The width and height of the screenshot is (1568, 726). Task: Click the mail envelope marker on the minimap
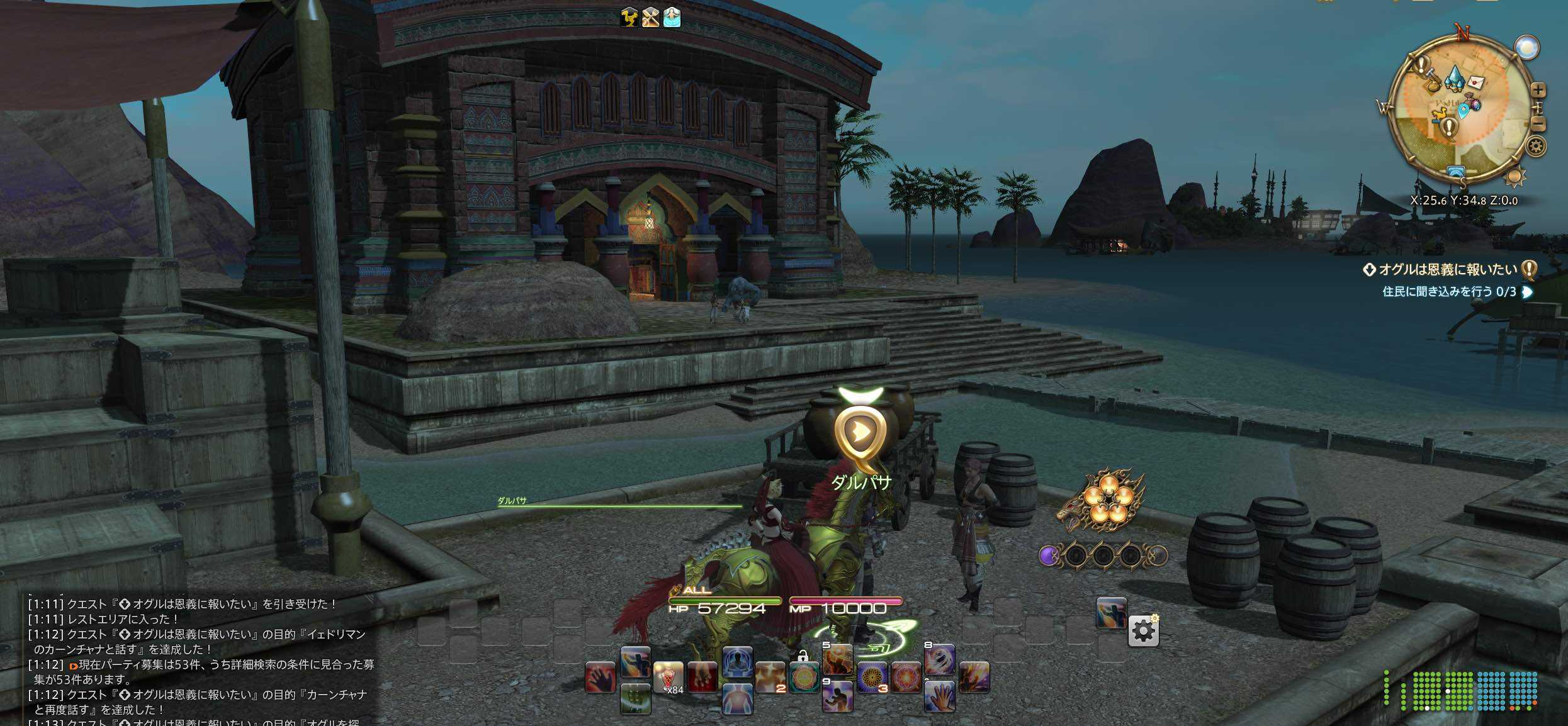(1476, 82)
